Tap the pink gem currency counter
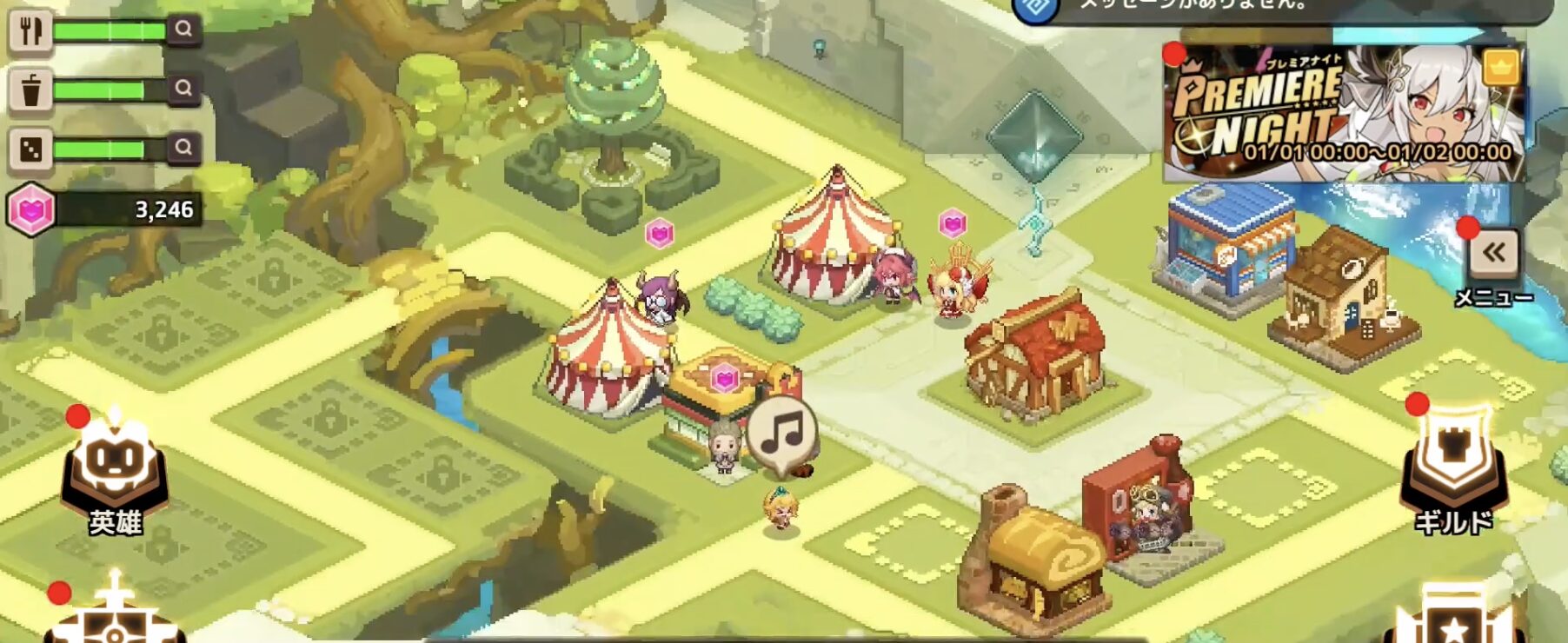 (104, 209)
